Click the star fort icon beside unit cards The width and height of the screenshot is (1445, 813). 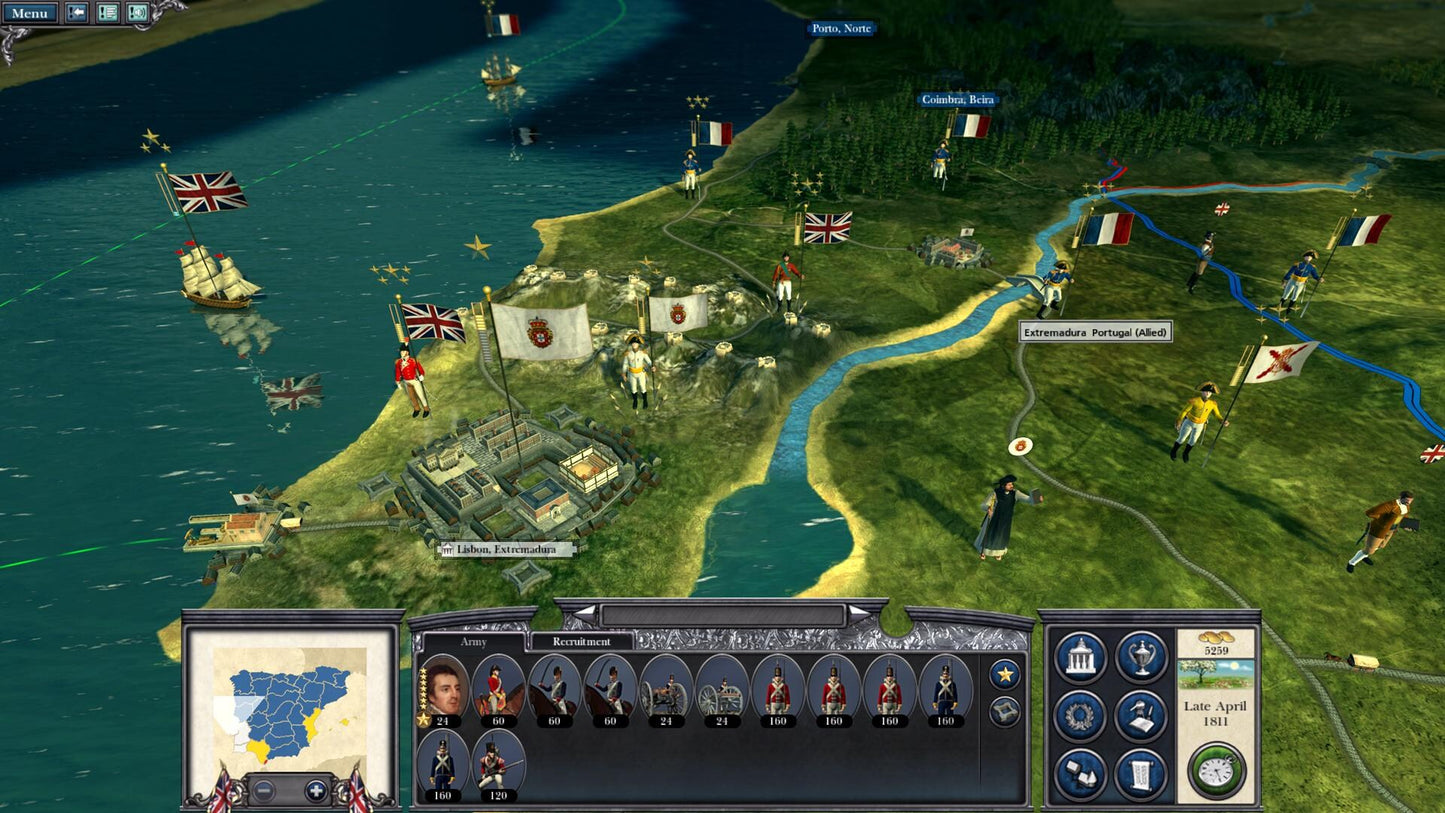tap(1004, 712)
